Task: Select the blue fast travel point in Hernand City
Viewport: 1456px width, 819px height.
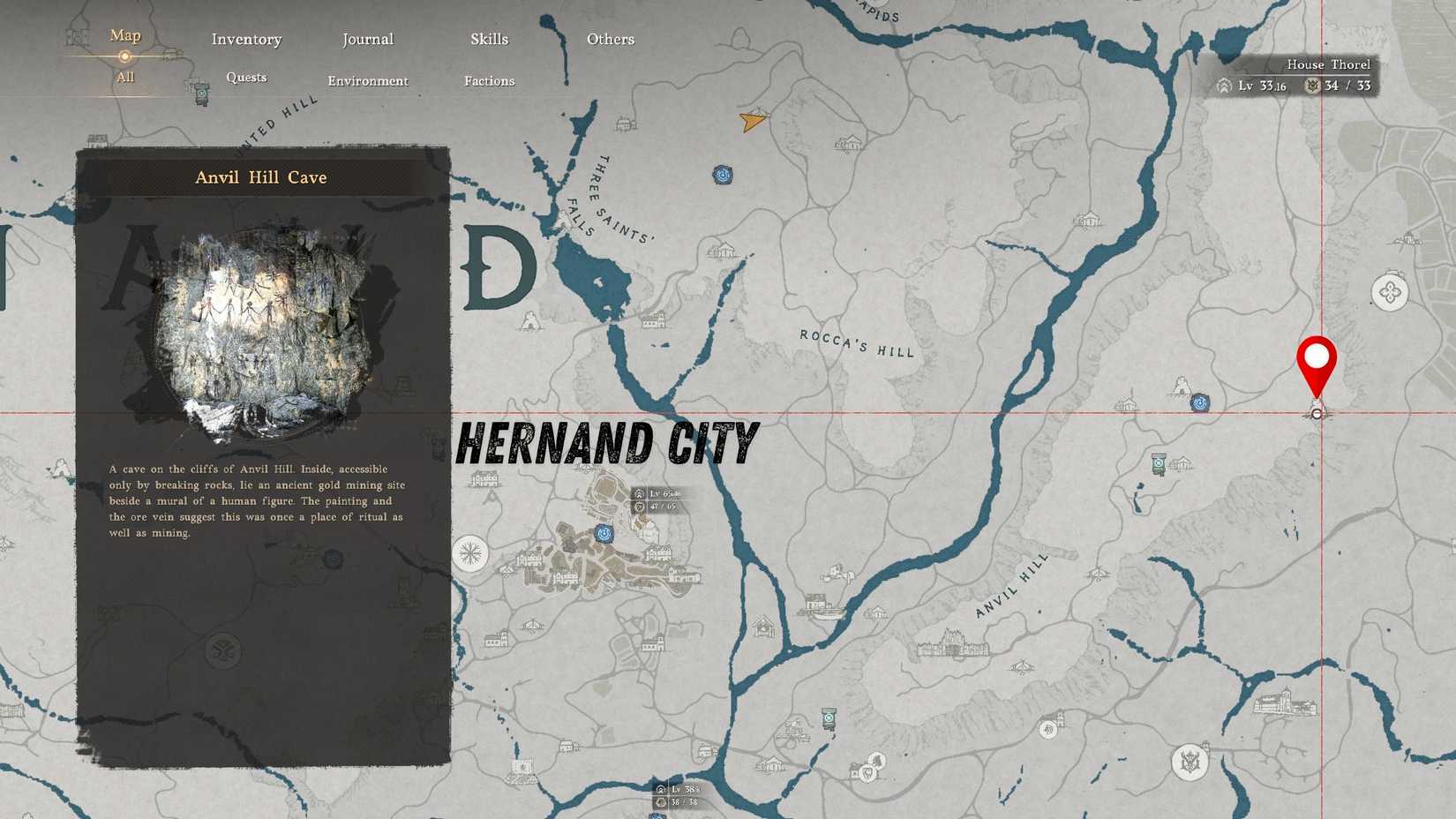Action: [x=604, y=532]
